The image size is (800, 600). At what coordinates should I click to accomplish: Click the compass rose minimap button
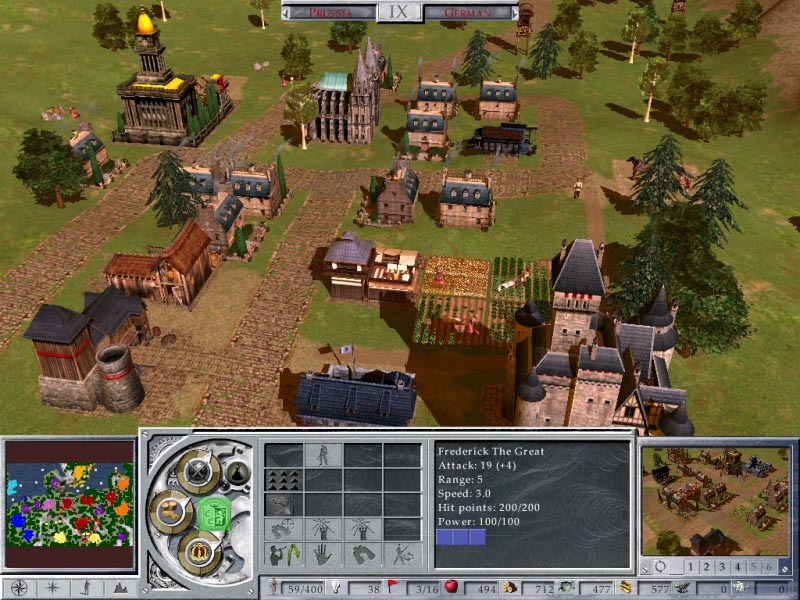pos(19,587)
